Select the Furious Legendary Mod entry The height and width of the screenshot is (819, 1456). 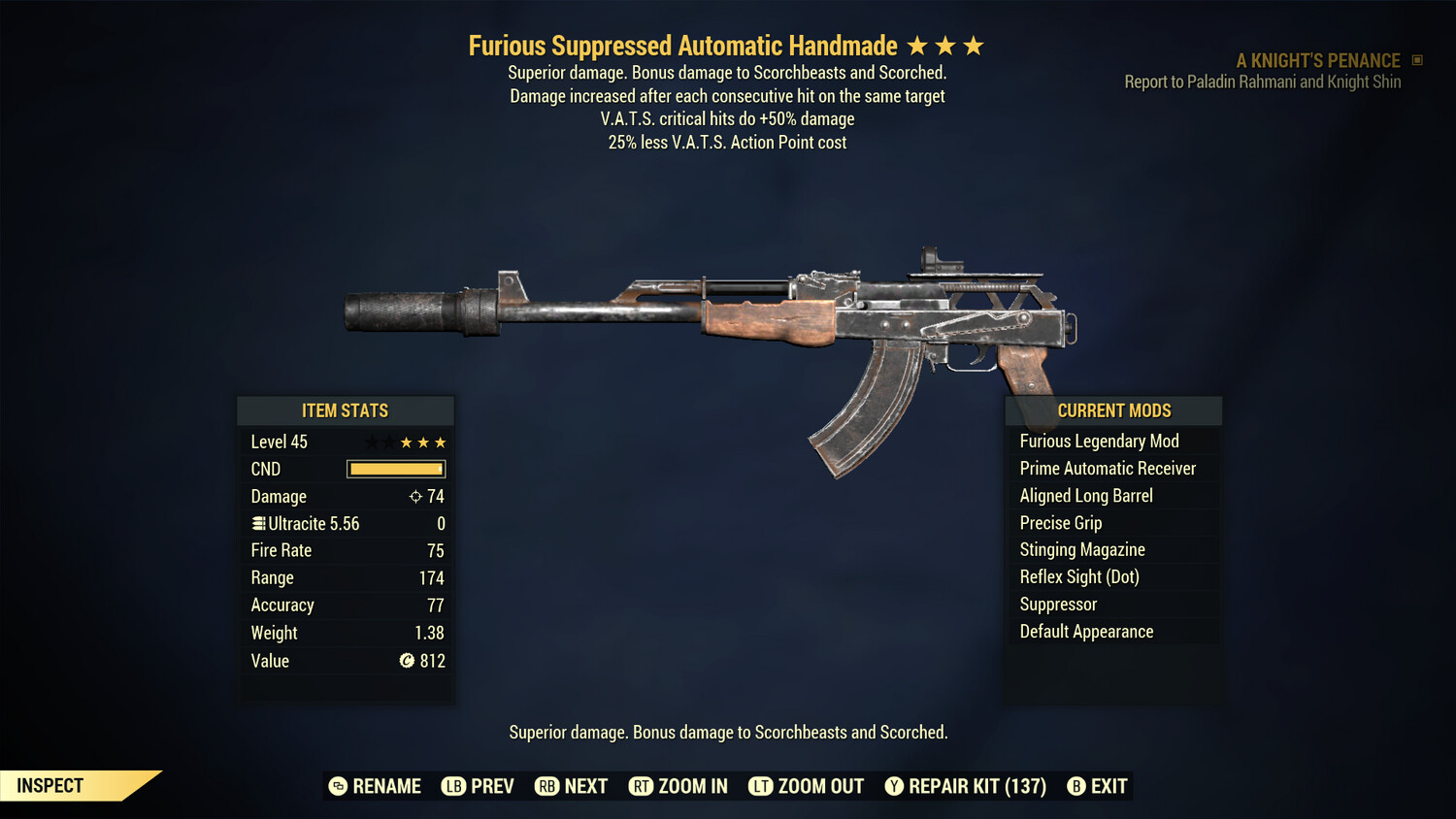pyautogui.click(x=1099, y=441)
